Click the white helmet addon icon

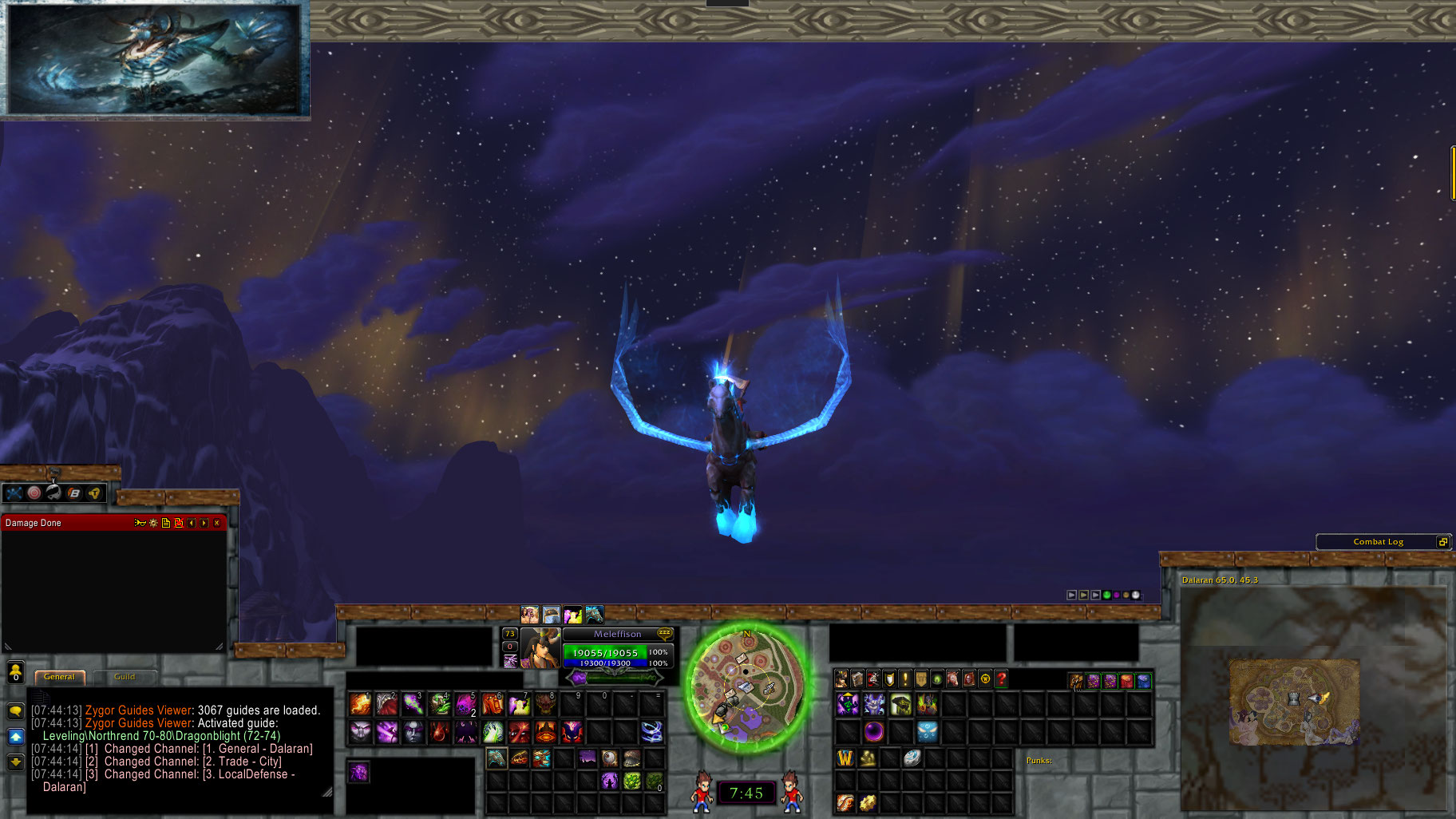[53, 493]
